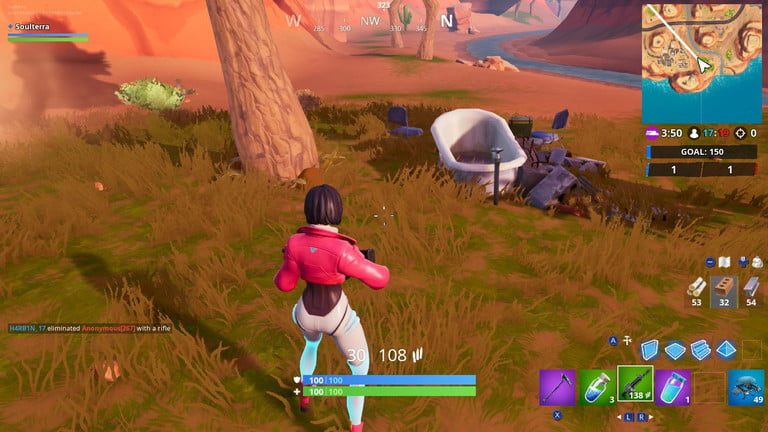Select the large shield potion slot
This screenshot has height=432, width=768.
point(673,387)
